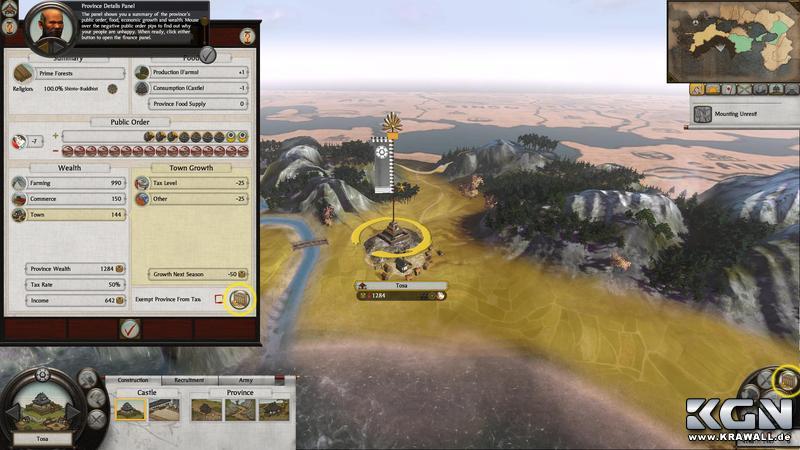Viewport: 800px width, 450px height.
Task: Select the next settlement with the right arrow
Action: (77, 410)
